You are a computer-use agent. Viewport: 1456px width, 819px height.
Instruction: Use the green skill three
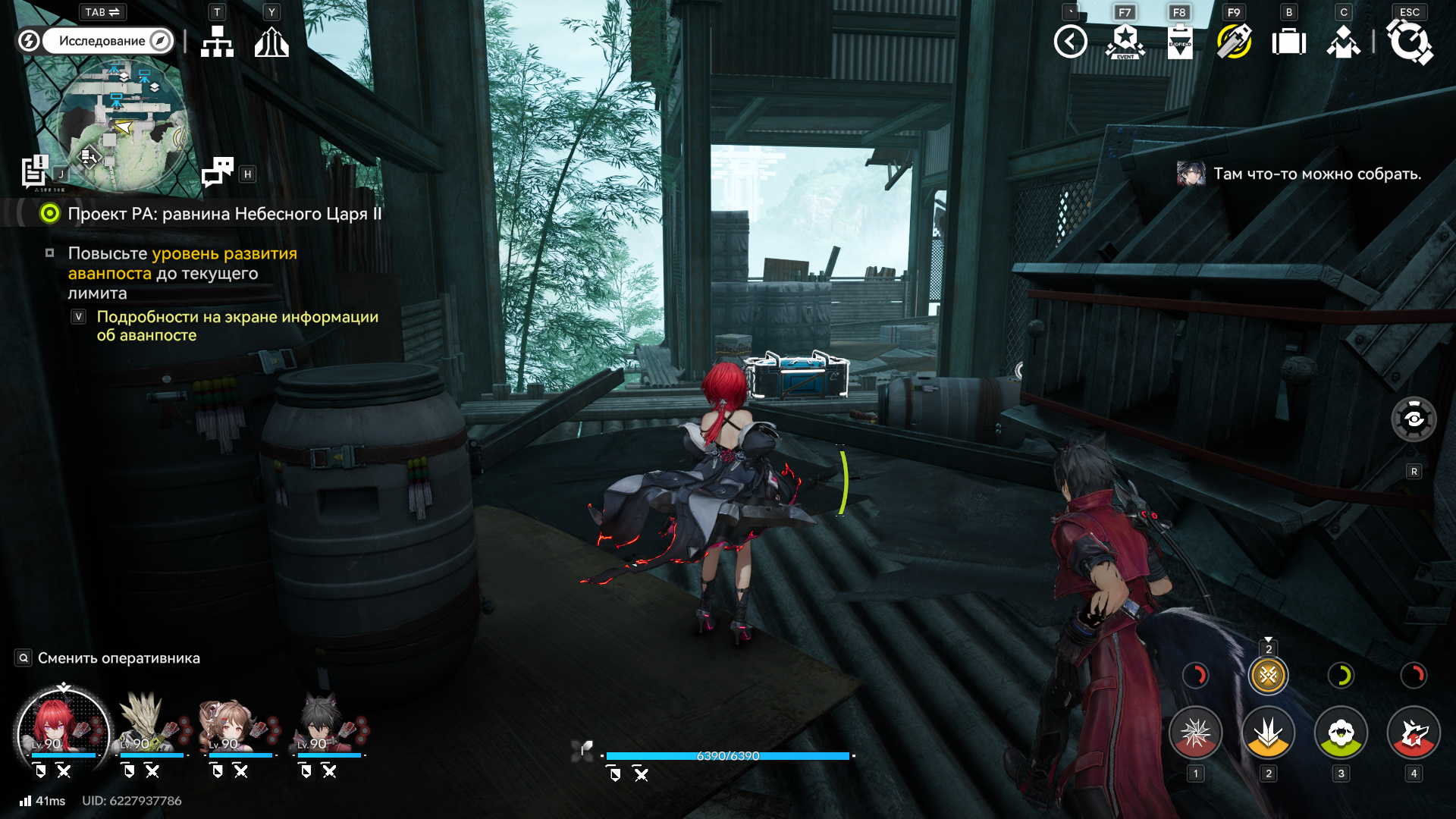coord(1341,733)
